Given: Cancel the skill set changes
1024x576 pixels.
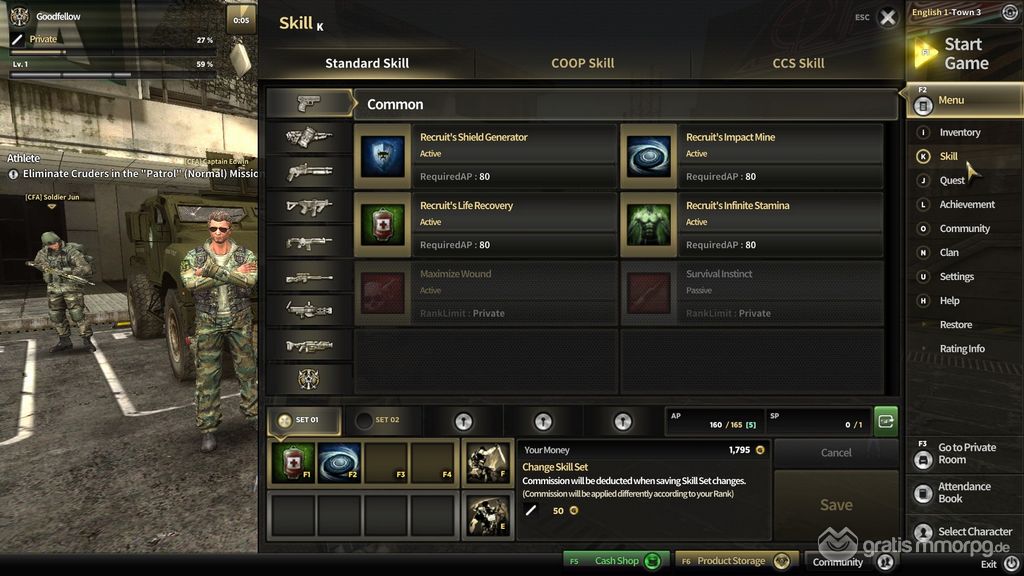Looking at the screenshot, I should point(836,453).
